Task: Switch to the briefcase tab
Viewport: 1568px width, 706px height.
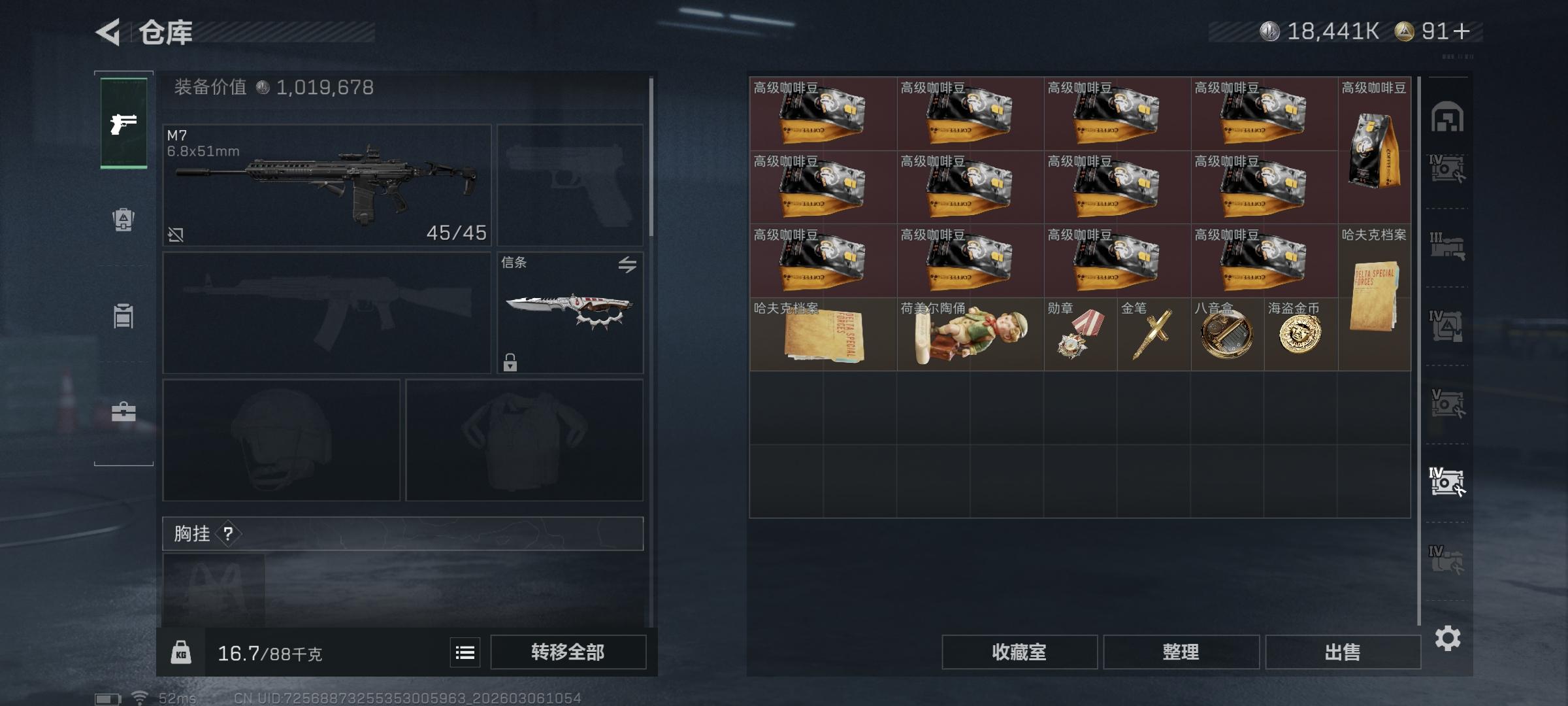Action: [x=123, y=412]
